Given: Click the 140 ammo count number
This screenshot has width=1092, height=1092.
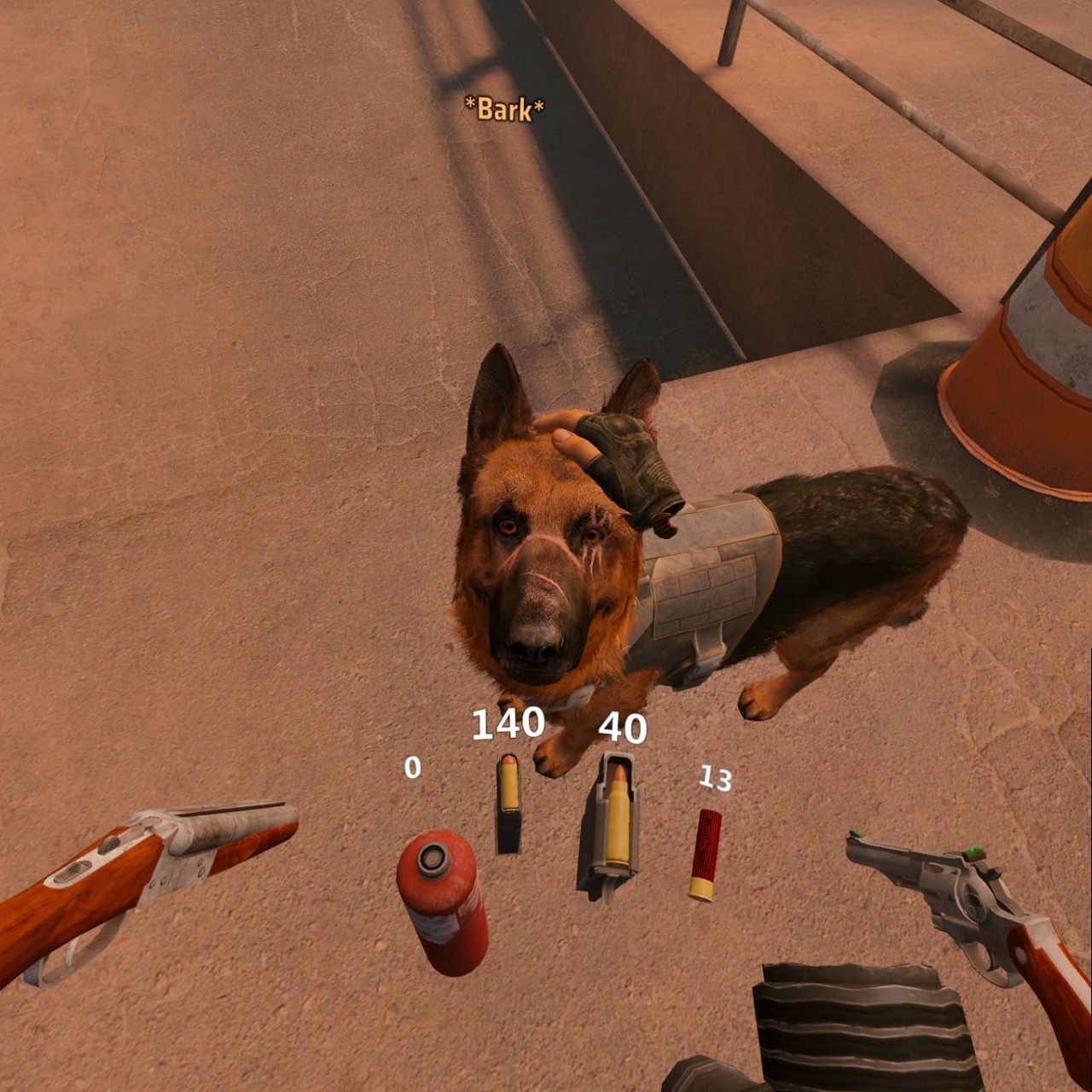Looking at the screenshot, I should tap(508, 725).
